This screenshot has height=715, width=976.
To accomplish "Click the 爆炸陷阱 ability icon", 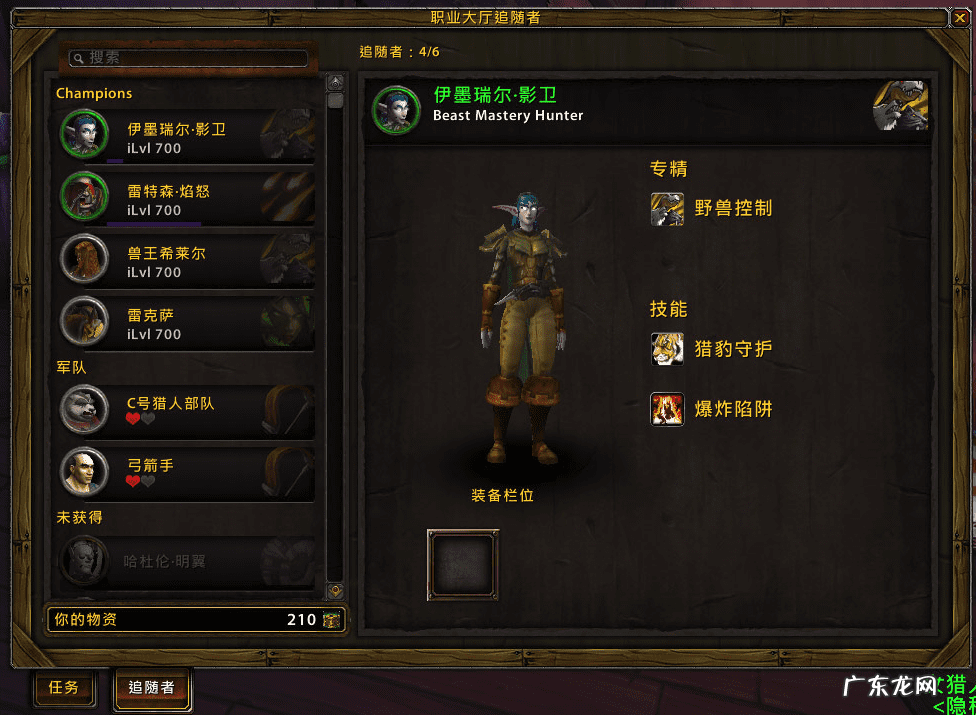I will coord(667,409).
